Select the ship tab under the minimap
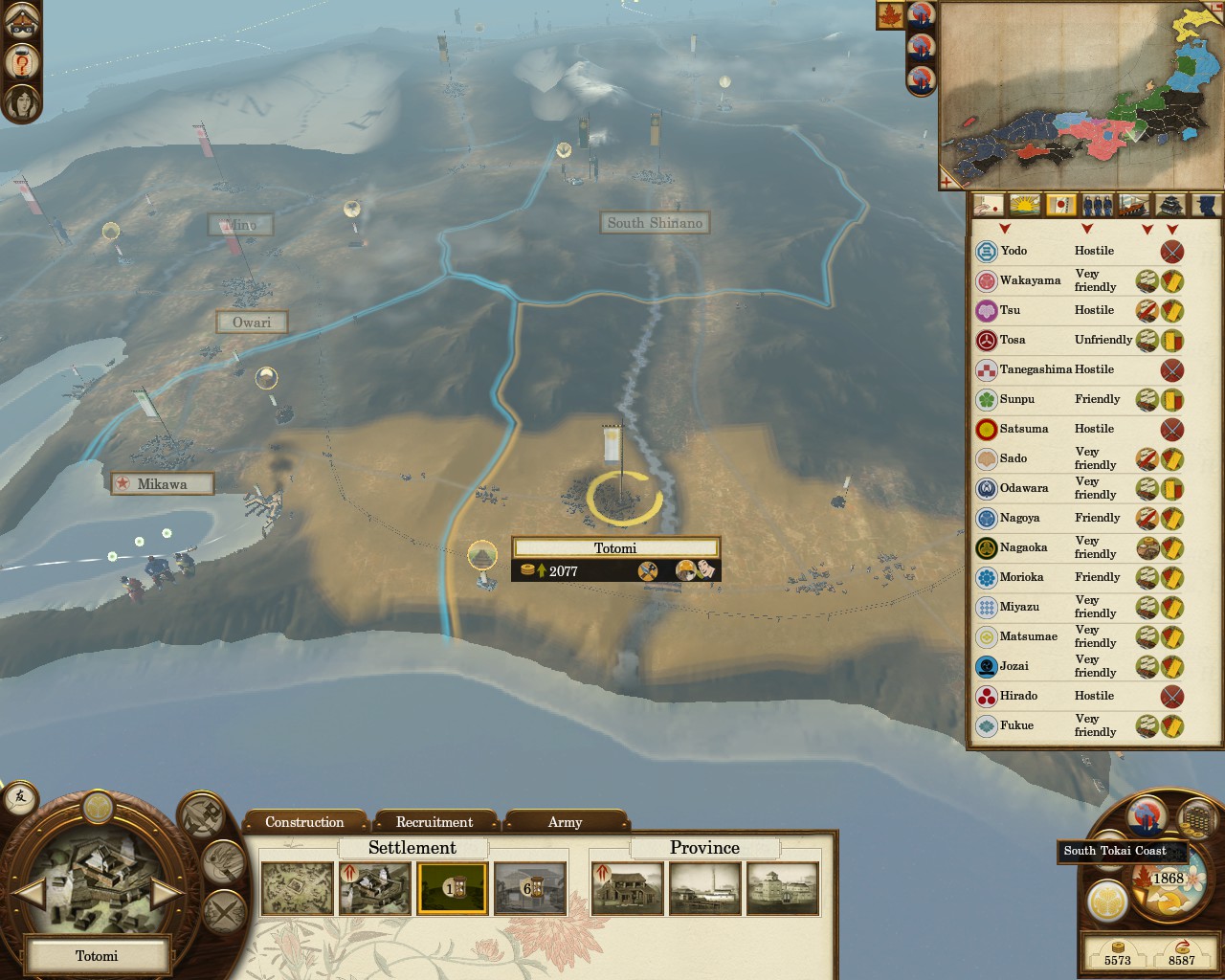Viewport: 1225px width, 980px height. pyautogui.click(x=1134, y=205)
